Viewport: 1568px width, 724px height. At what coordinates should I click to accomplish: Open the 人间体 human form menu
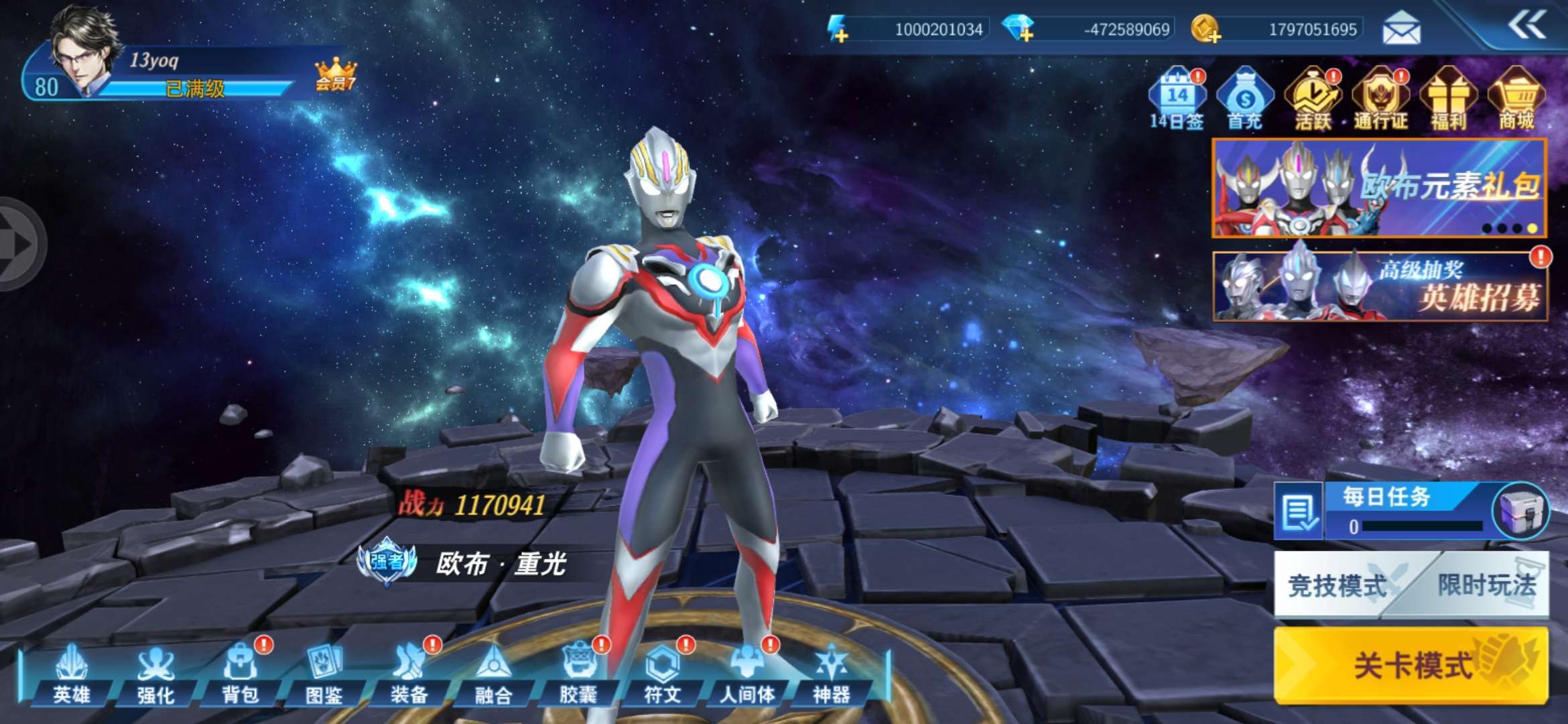(746, 675)
